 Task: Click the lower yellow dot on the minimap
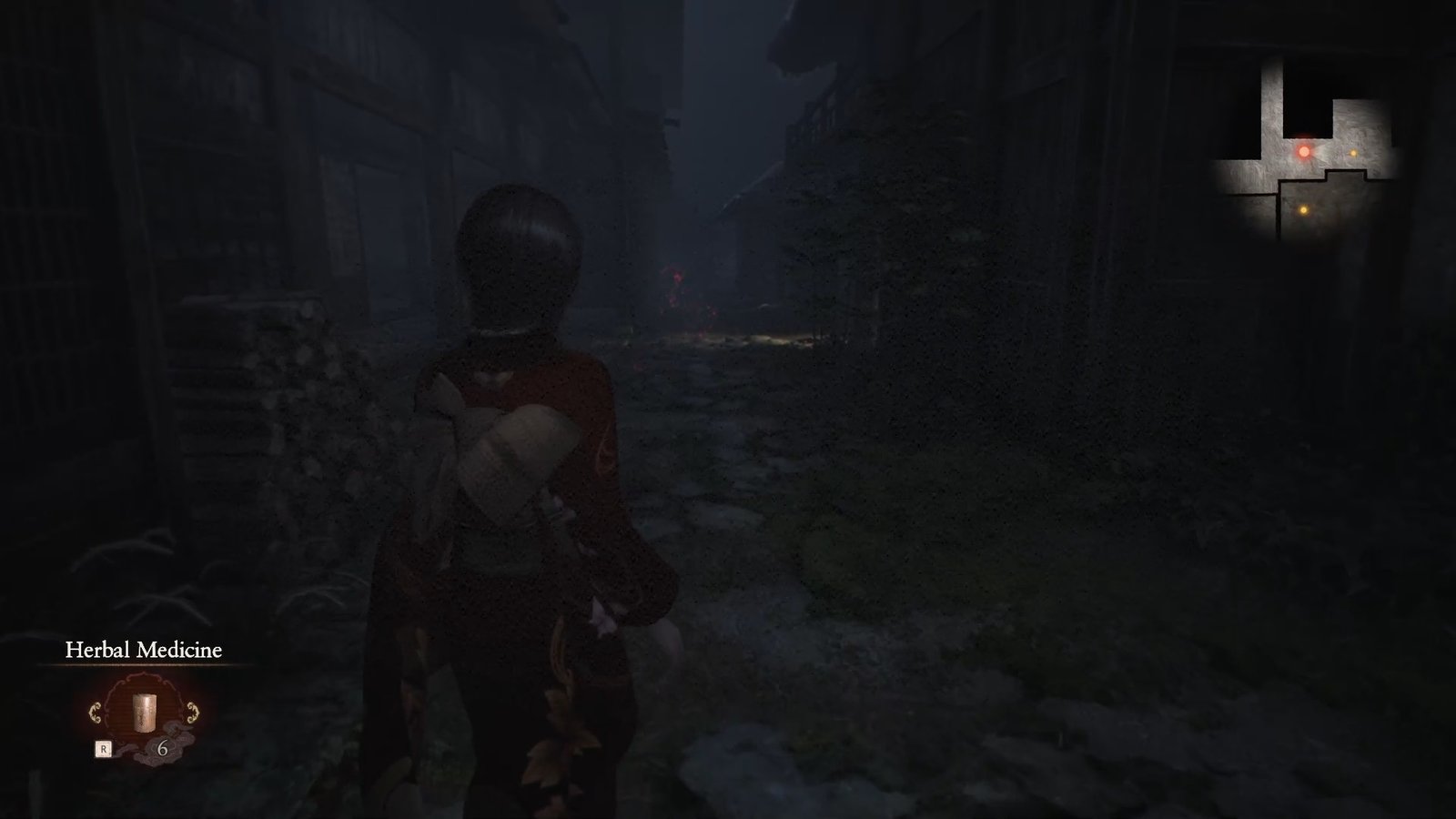point(1303,209)
